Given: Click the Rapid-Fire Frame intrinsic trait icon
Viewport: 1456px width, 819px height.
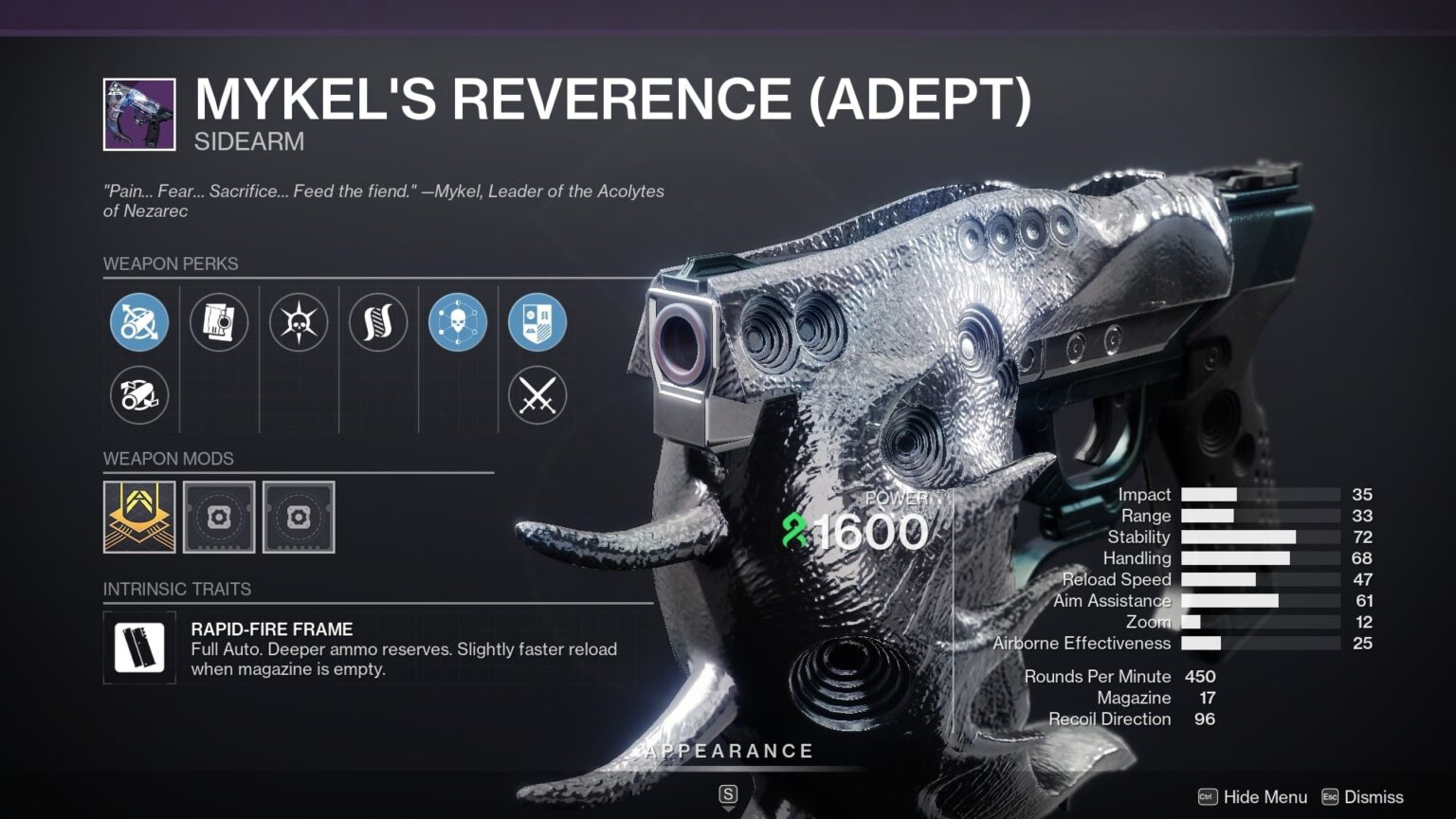Looking at the screenshot, I should [x=139, y=648].
